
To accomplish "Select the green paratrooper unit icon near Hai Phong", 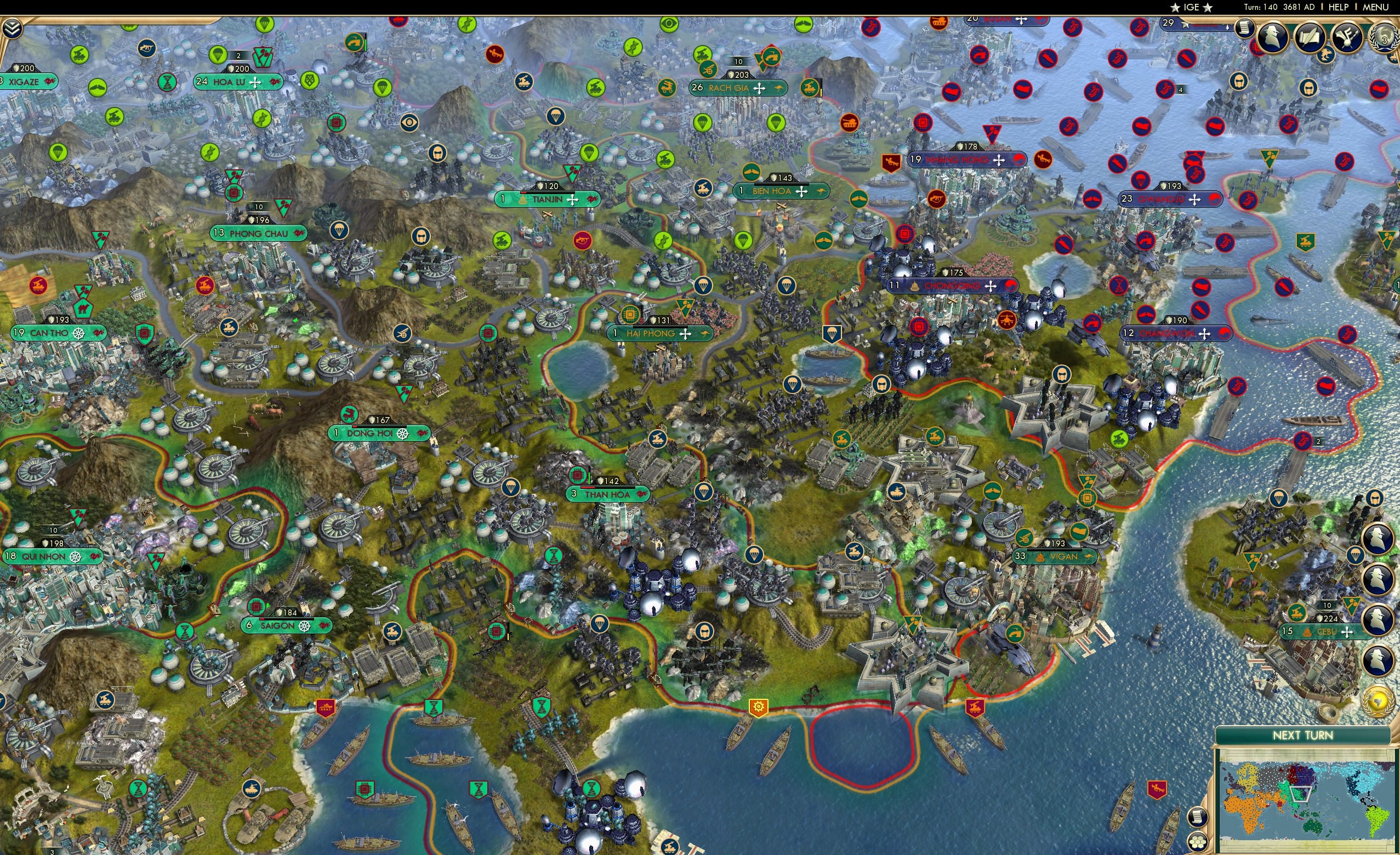I will (744, 241).
